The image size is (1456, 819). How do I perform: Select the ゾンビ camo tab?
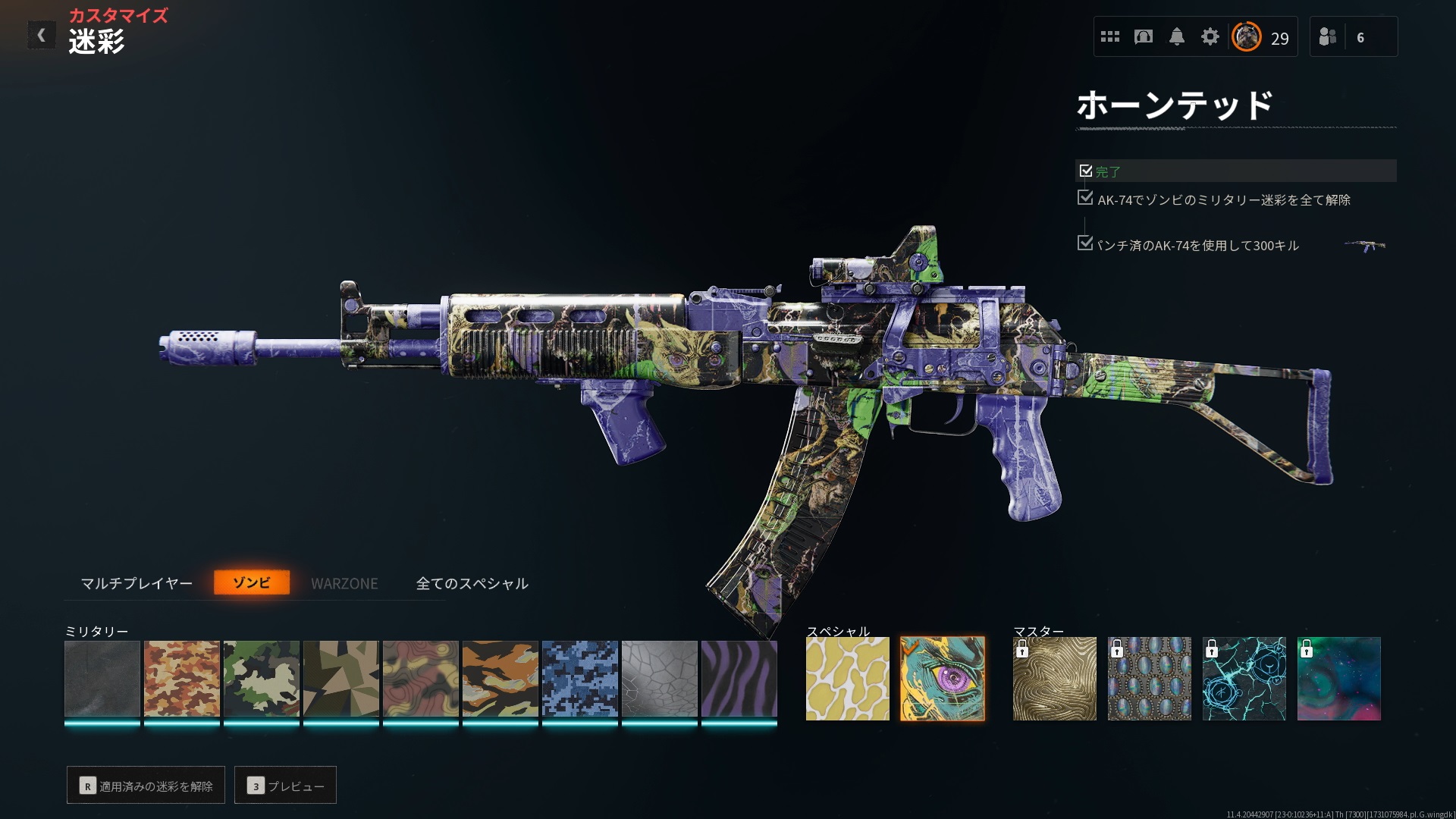252,582
